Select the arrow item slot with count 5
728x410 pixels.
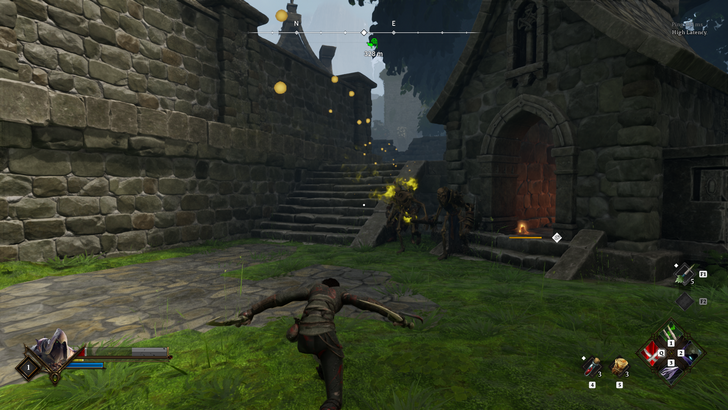[x=684, y=273]
